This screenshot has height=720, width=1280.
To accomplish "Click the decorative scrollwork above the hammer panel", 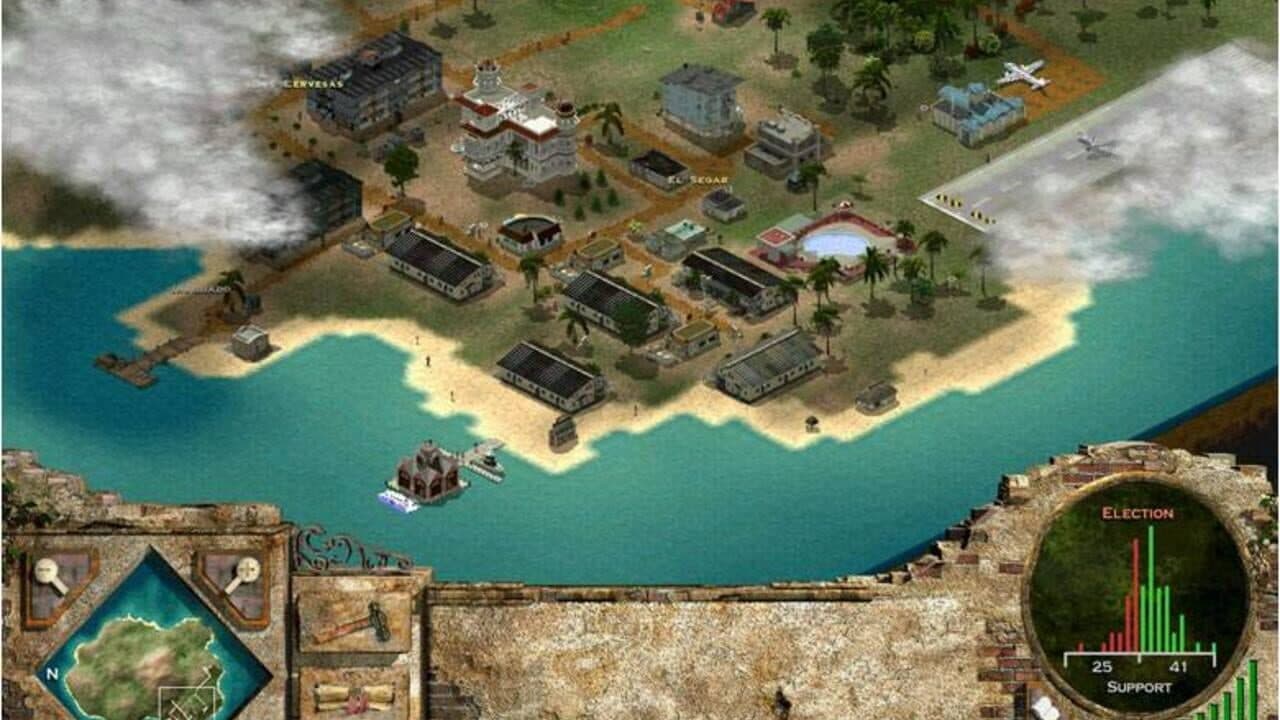I will tap(340, 555).
